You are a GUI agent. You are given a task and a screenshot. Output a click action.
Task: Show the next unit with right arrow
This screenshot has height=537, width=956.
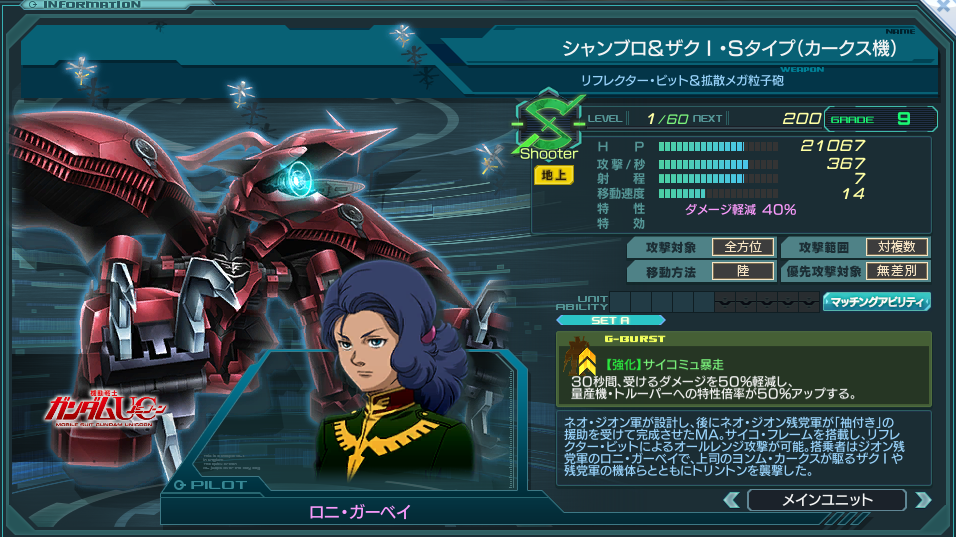(922, 500)
